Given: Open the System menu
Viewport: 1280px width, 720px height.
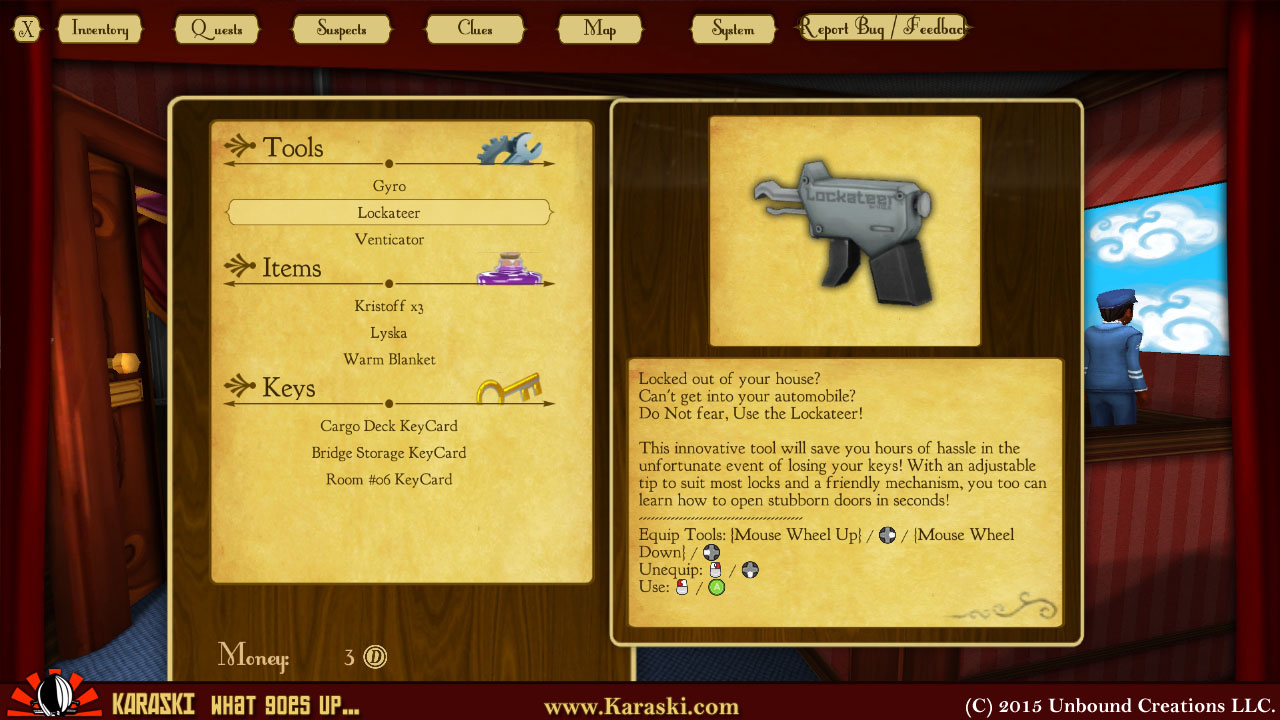Looking at the screenshot, I should (733, 29).
